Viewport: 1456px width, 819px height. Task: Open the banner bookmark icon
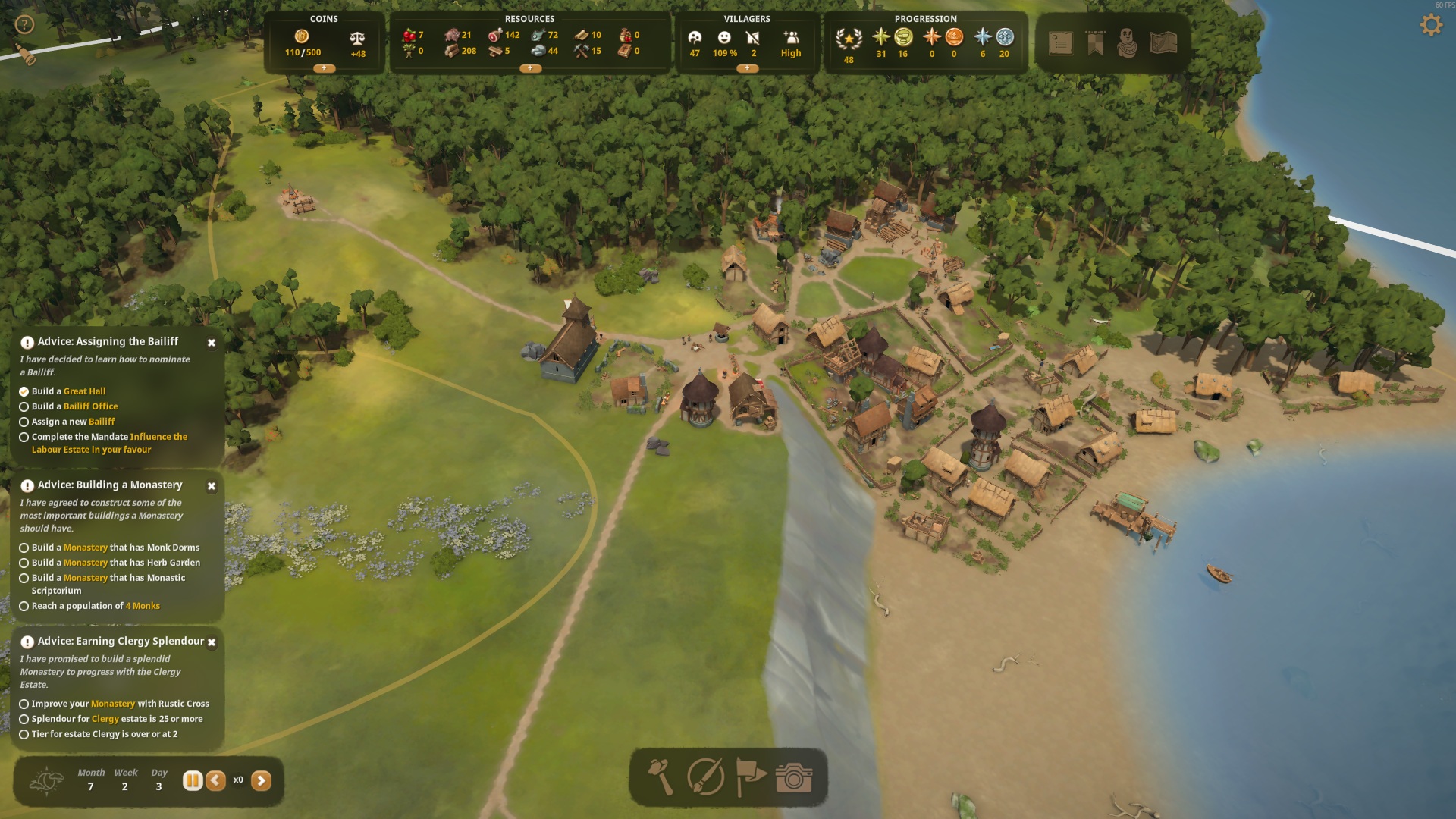[x=1095, y=43]
